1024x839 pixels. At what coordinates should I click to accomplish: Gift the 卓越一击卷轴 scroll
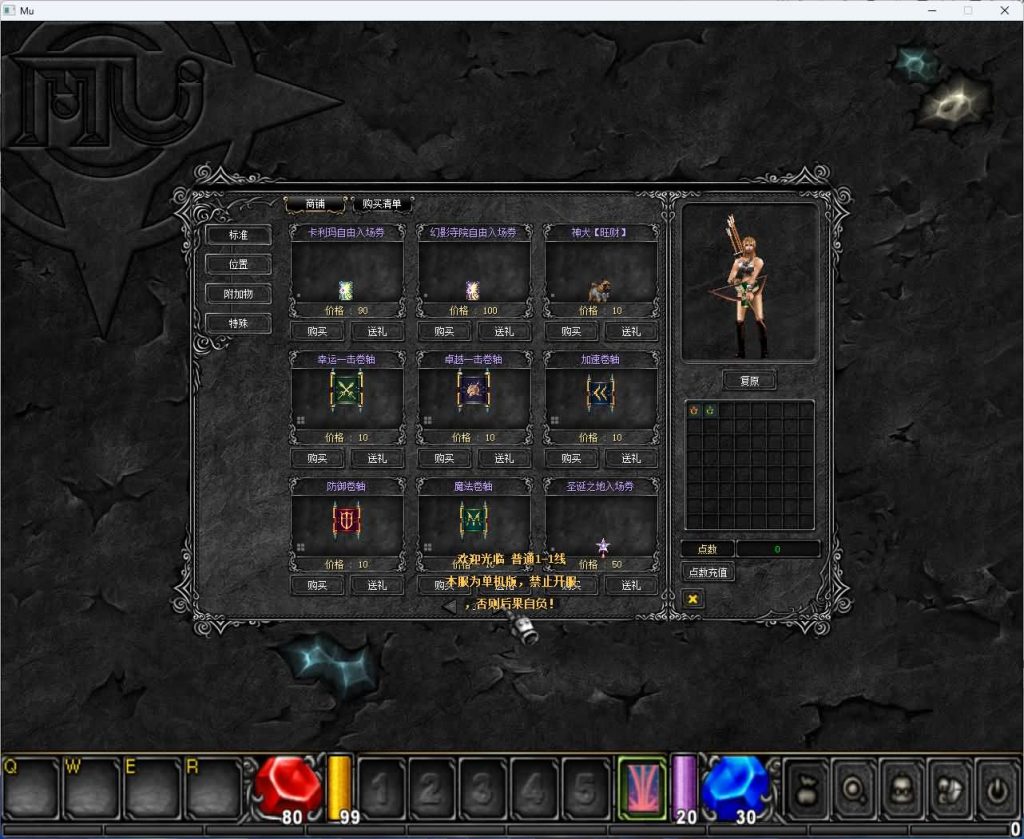[x=504, y=458]
